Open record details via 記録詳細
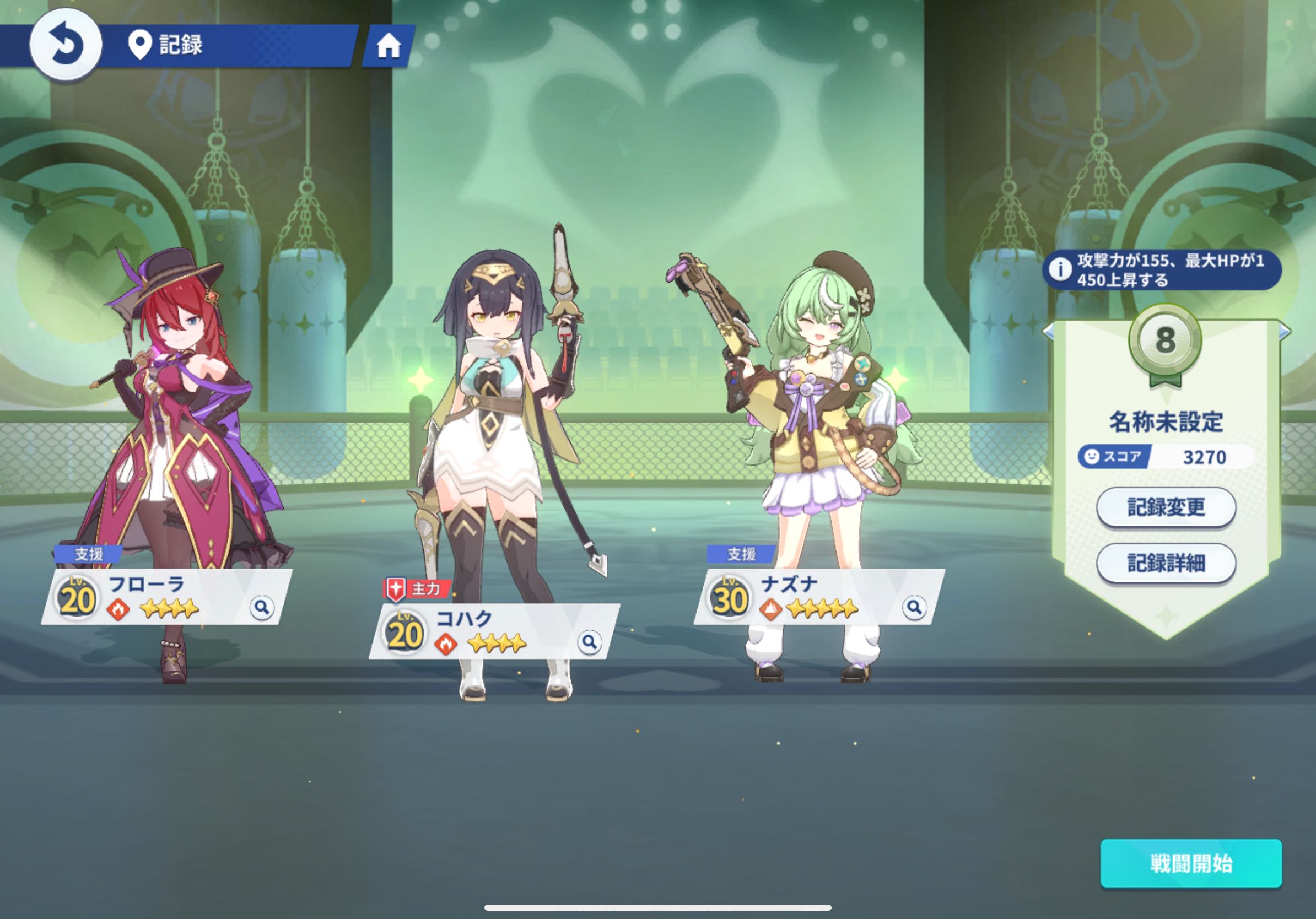This screenshot has height=919, width=1316. tap(1165, 563)
